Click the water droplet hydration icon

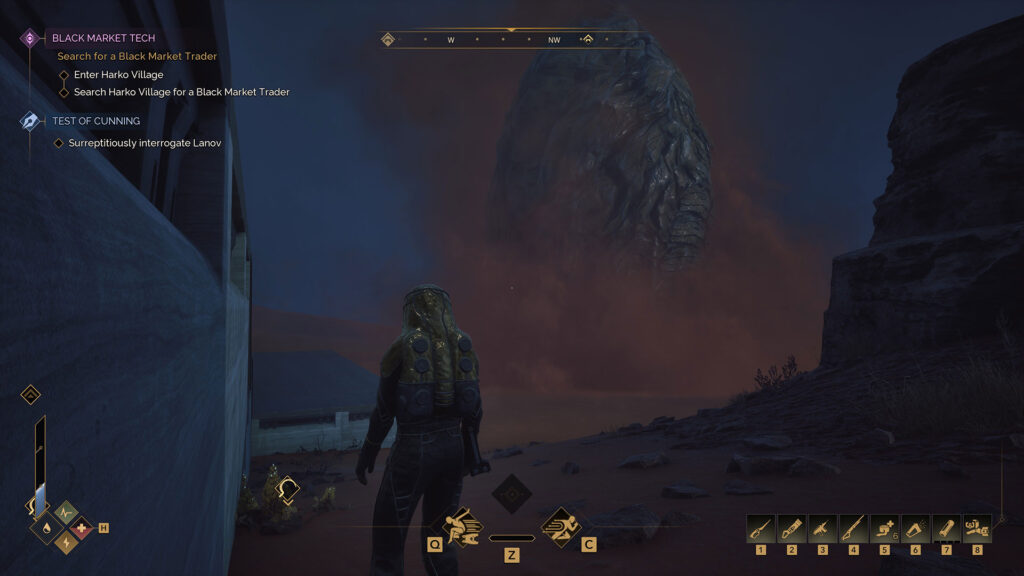coord(49,526)
